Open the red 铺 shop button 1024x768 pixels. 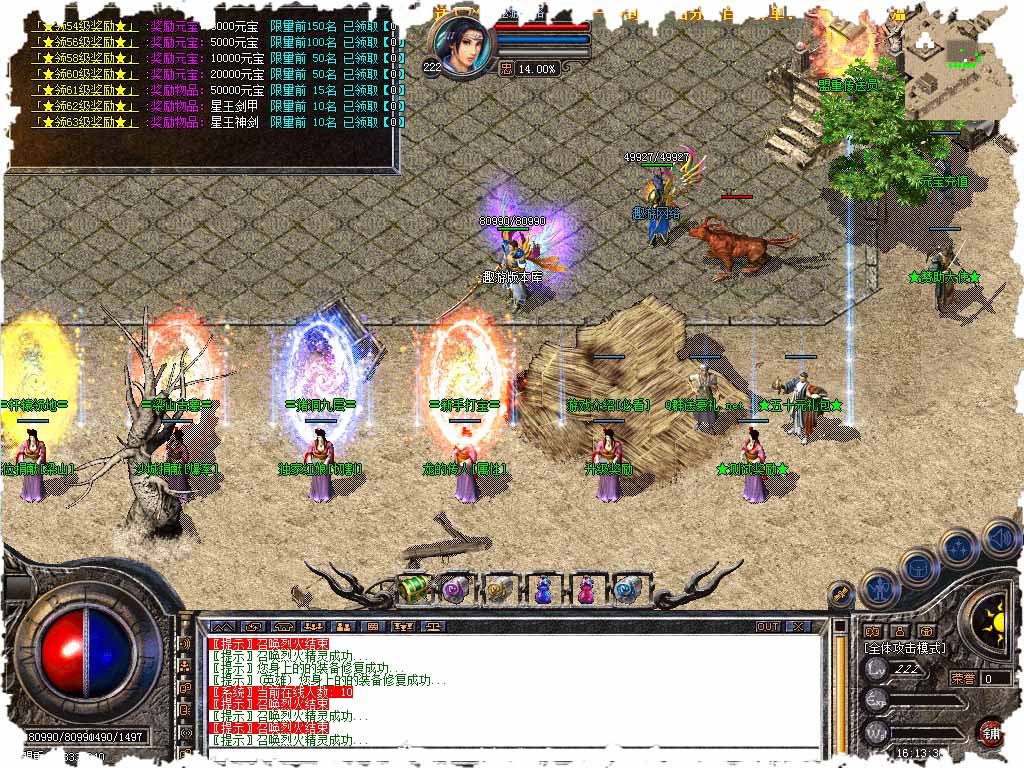pos(989,732)
